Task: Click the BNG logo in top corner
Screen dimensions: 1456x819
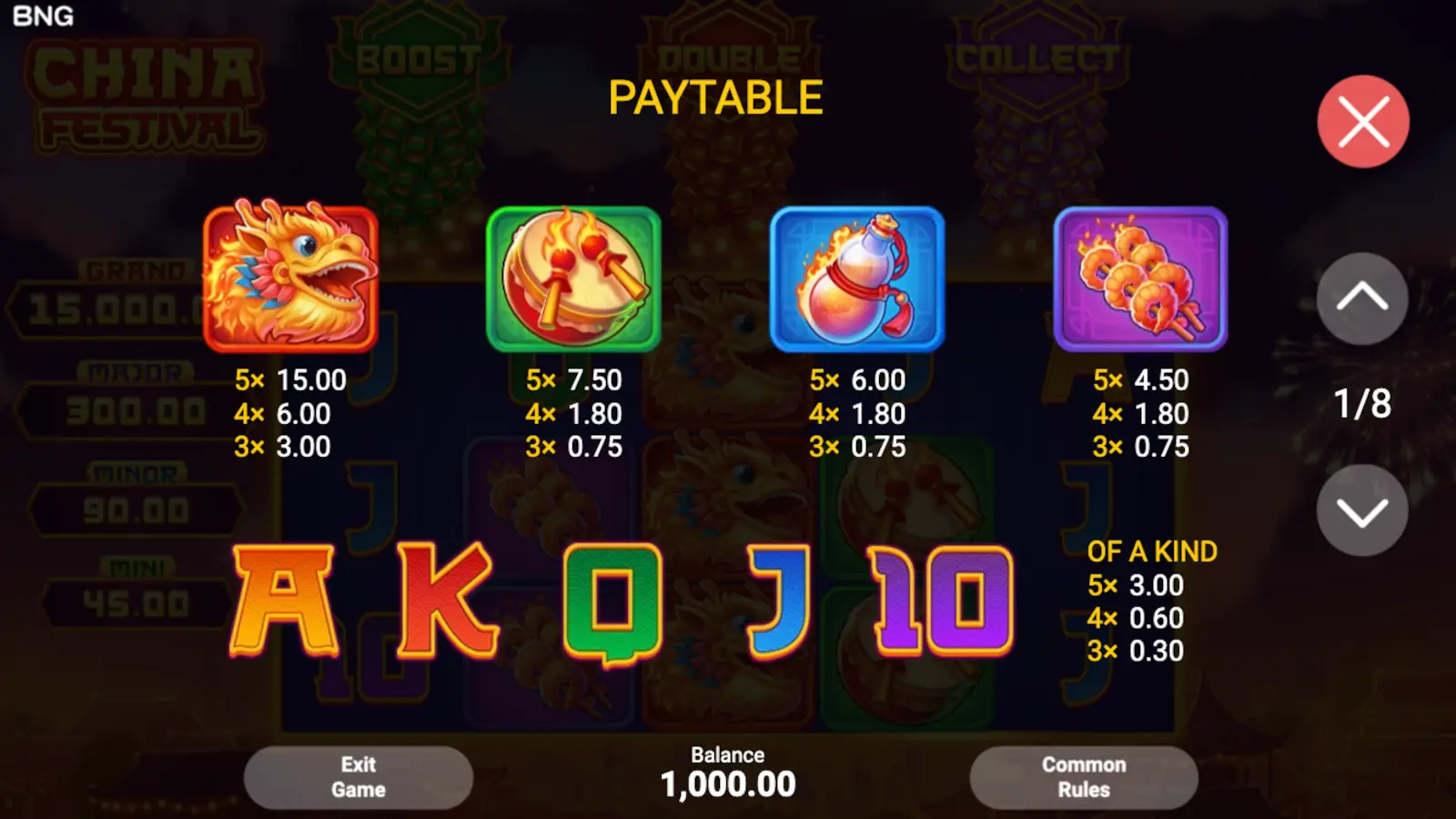Action: pos(44,16)
